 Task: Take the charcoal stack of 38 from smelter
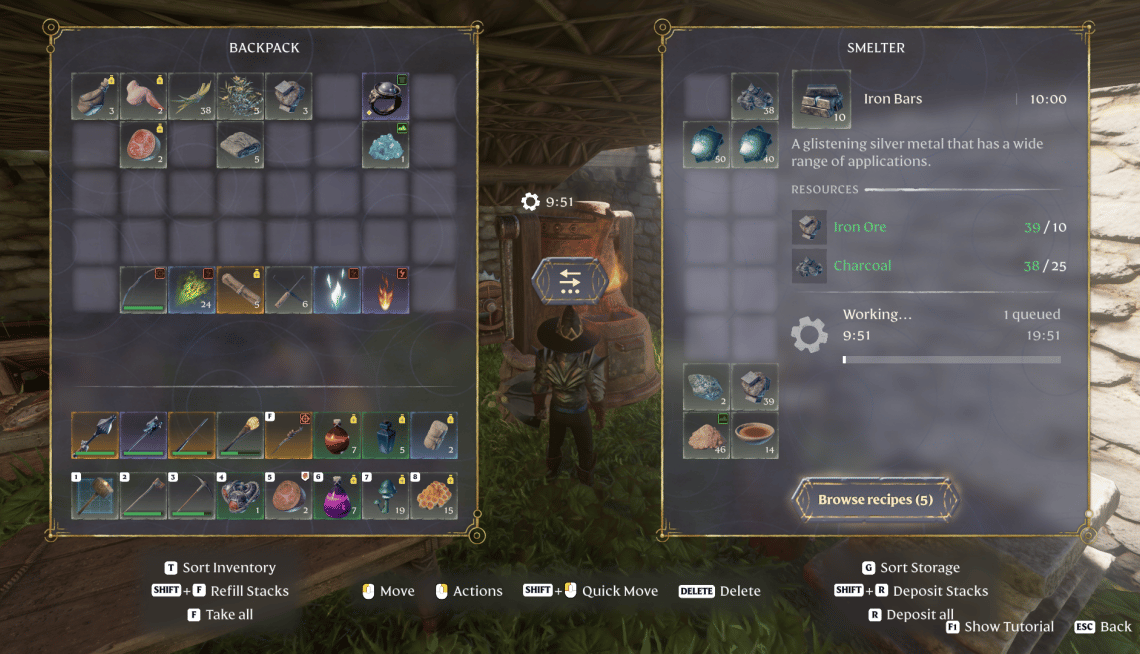click(x=755, y=96)
